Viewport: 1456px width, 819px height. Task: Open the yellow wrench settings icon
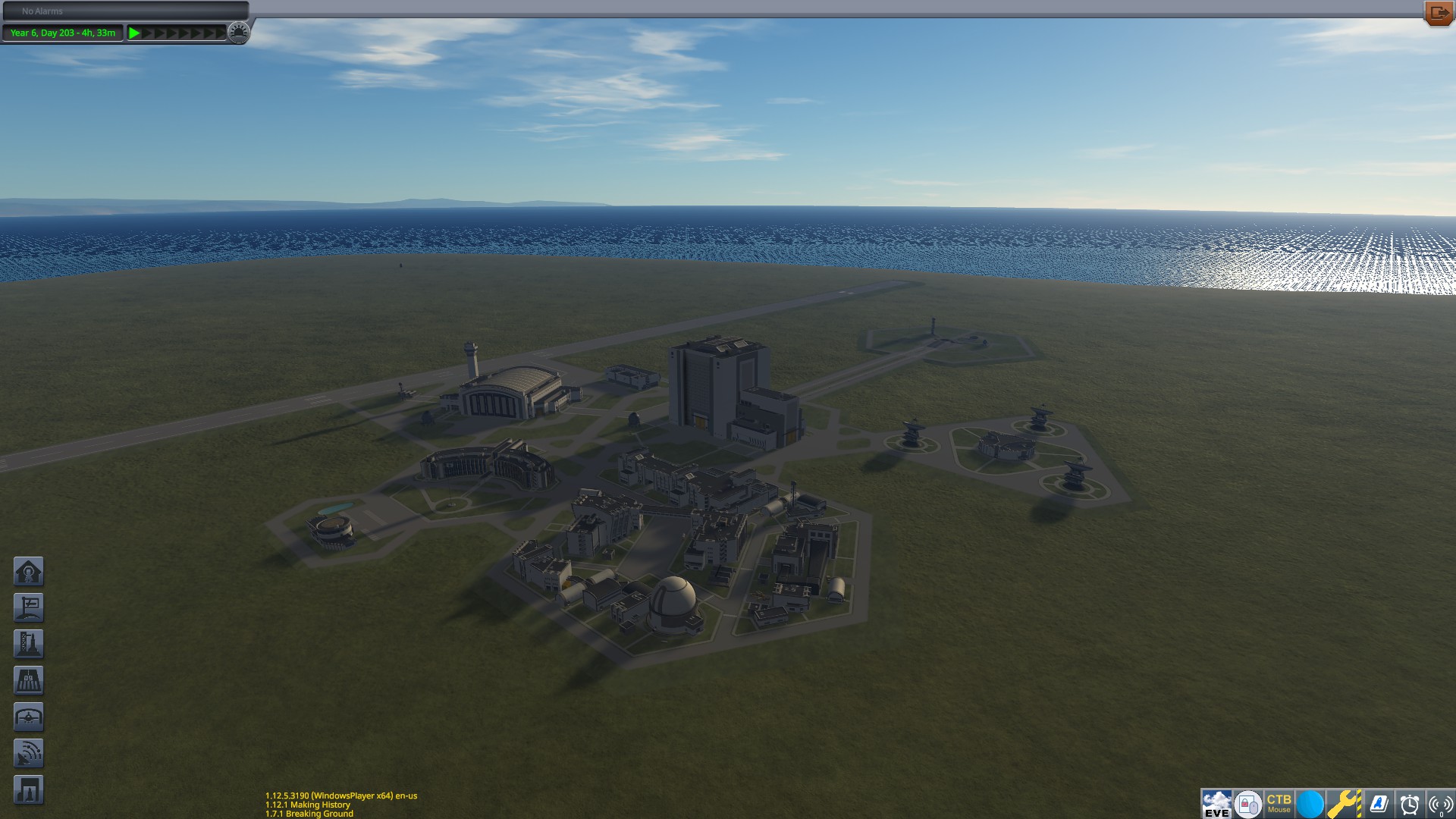point(1341,802)
